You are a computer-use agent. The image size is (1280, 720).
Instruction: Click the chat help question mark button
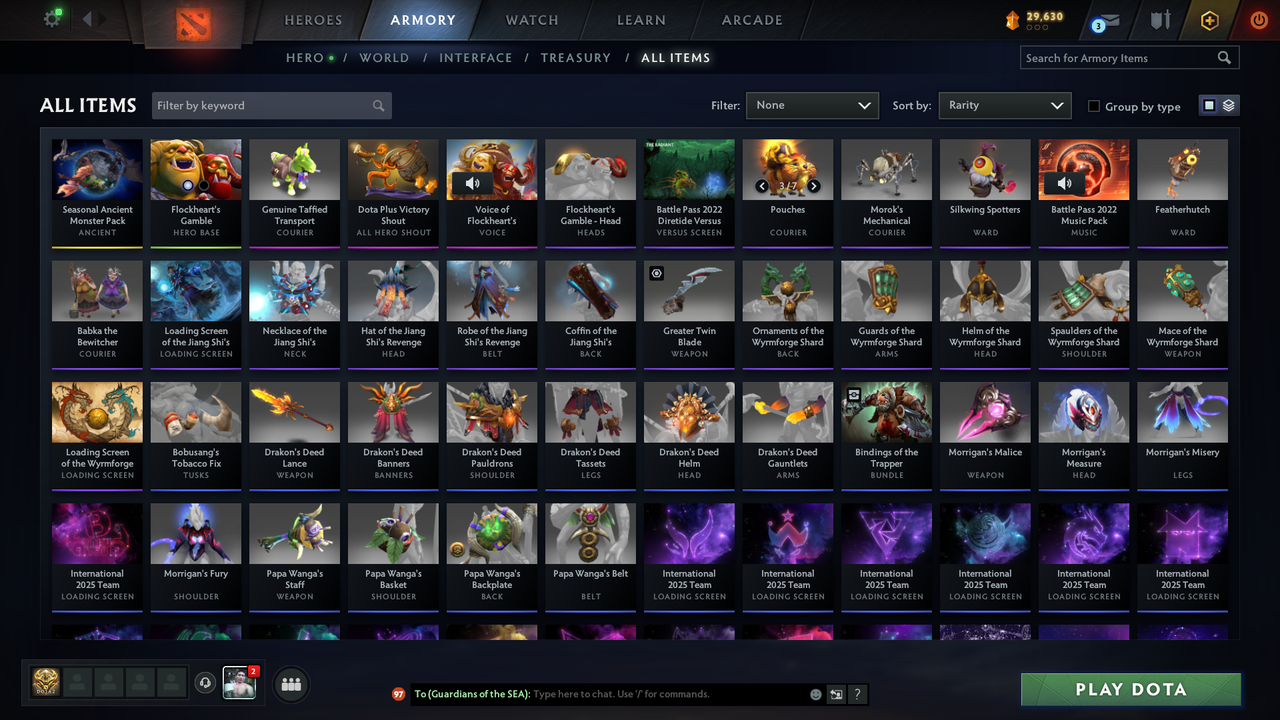click(x=857, y=694)
